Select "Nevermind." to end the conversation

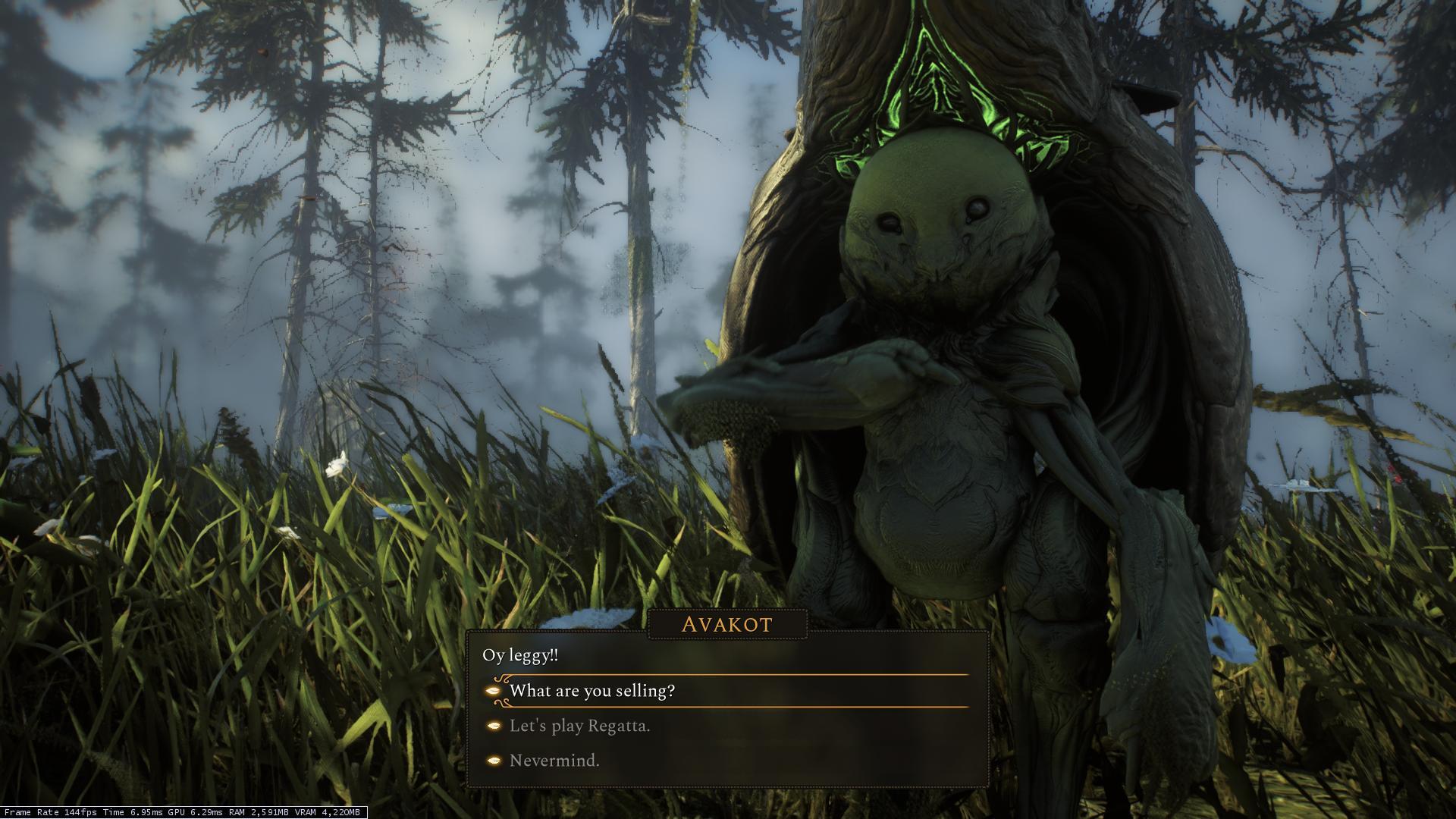(554, 761)
